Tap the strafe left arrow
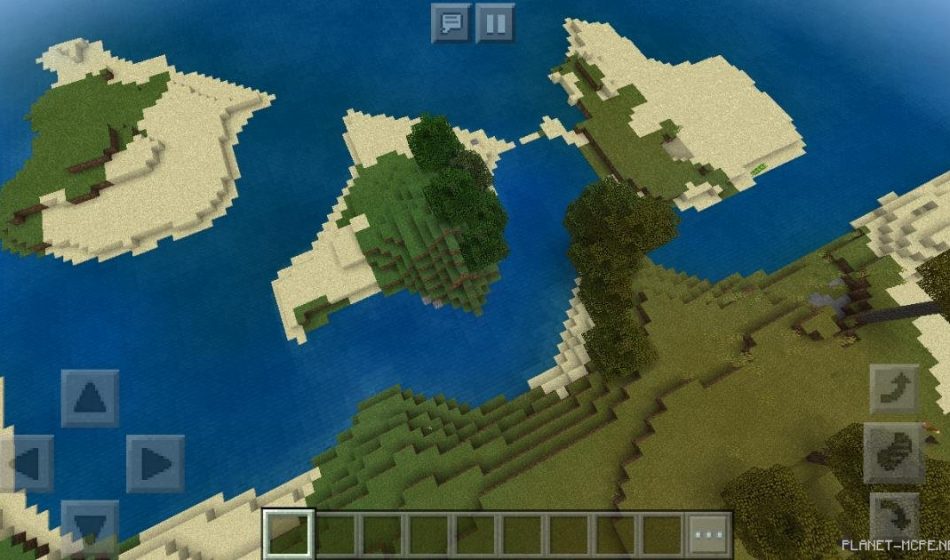 click(28, 464)
